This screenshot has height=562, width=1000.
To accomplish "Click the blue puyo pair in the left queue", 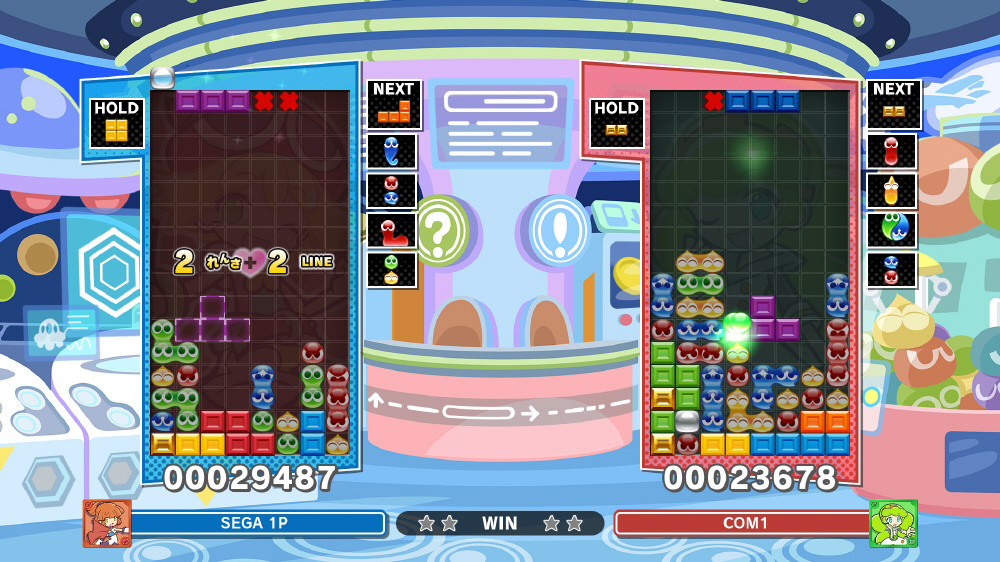I will tap(392, 151).
